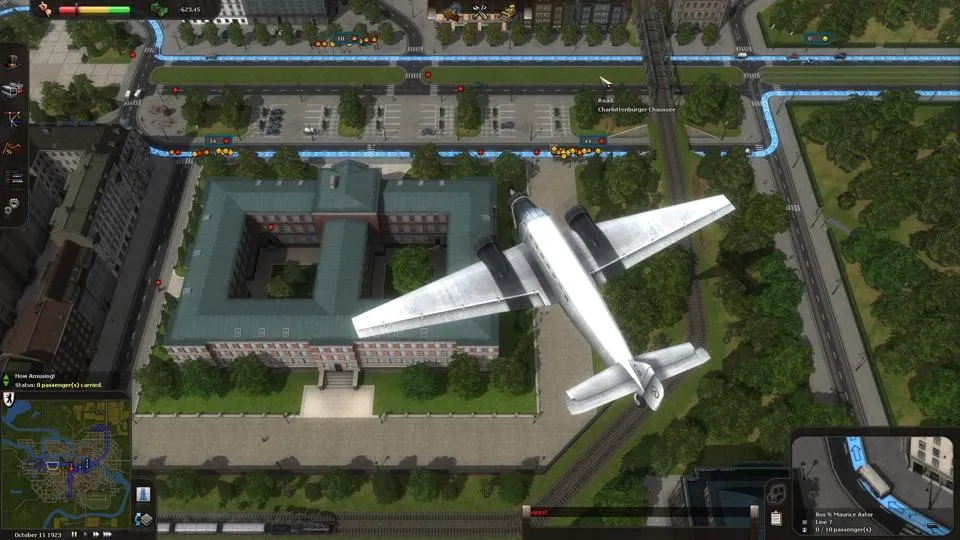960x540 pixels.
Task: Show the statistics graph panel
Action: 13,148
